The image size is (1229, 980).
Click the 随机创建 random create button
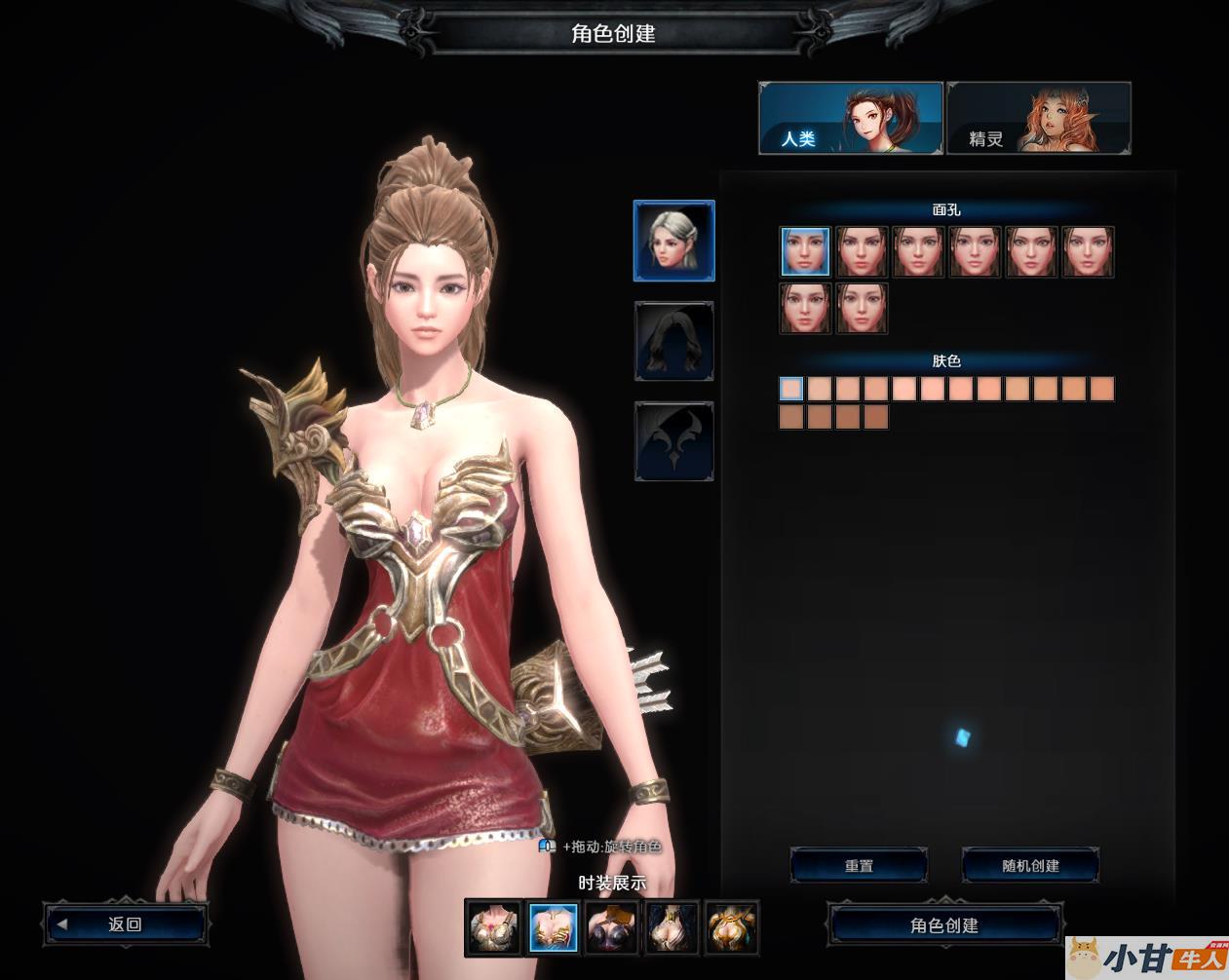pyautogui.click(x=1030, y=865)
